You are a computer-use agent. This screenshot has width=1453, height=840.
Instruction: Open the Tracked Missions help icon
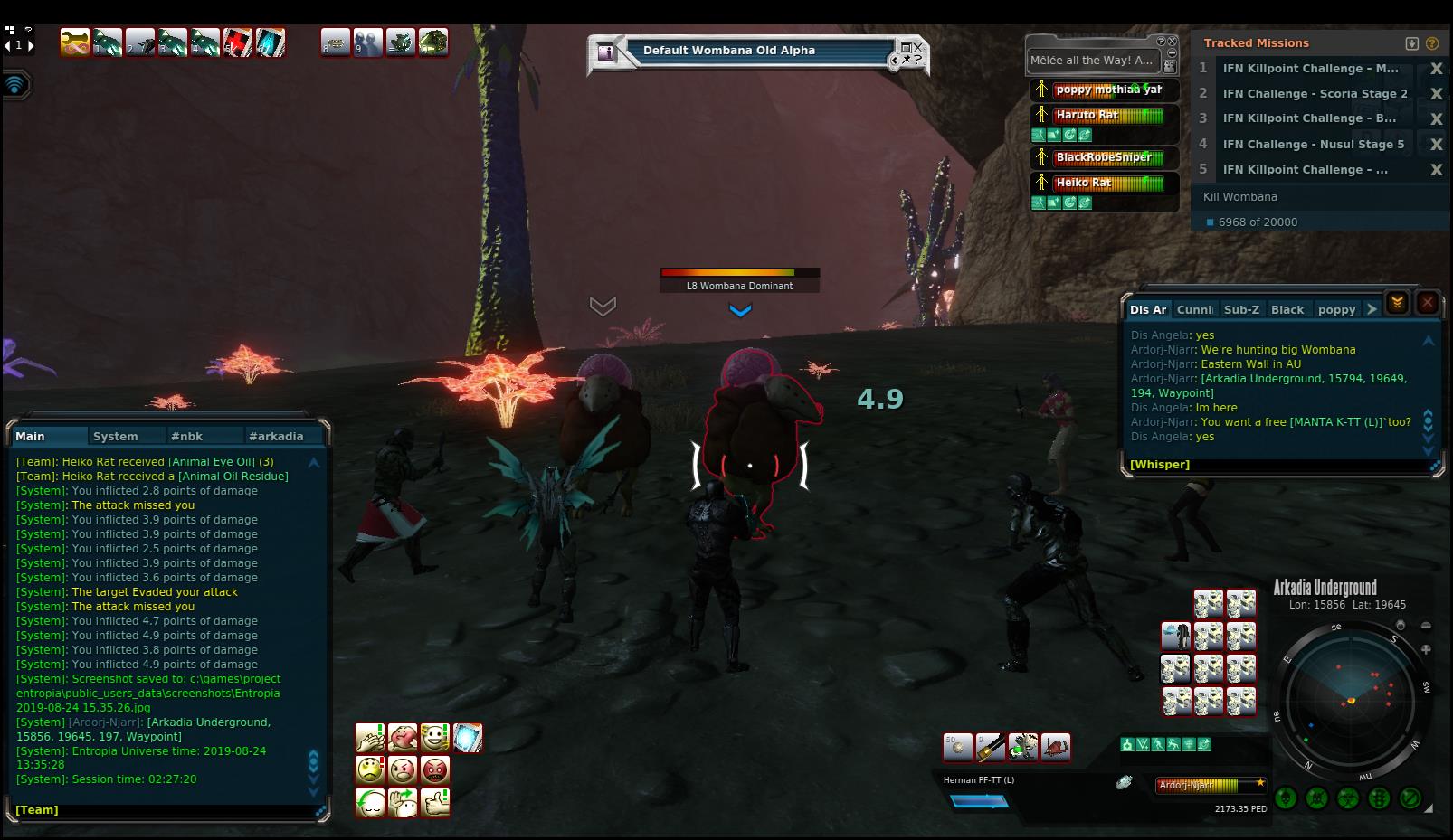pyautogui.click(x=1431, y=43)
